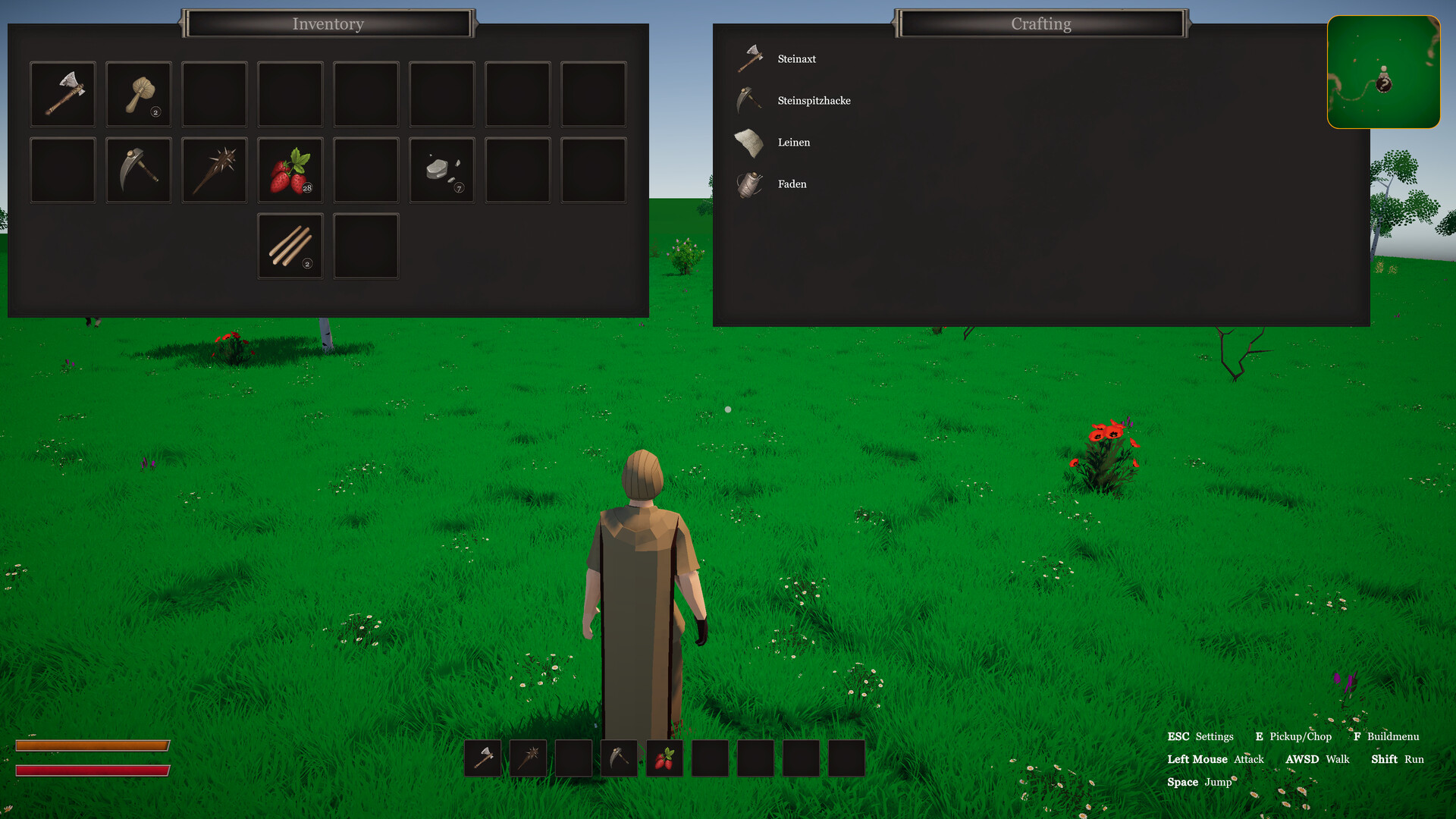Click the wooden sticks stack
The image size is (1456, 819).
coord(290,245)
